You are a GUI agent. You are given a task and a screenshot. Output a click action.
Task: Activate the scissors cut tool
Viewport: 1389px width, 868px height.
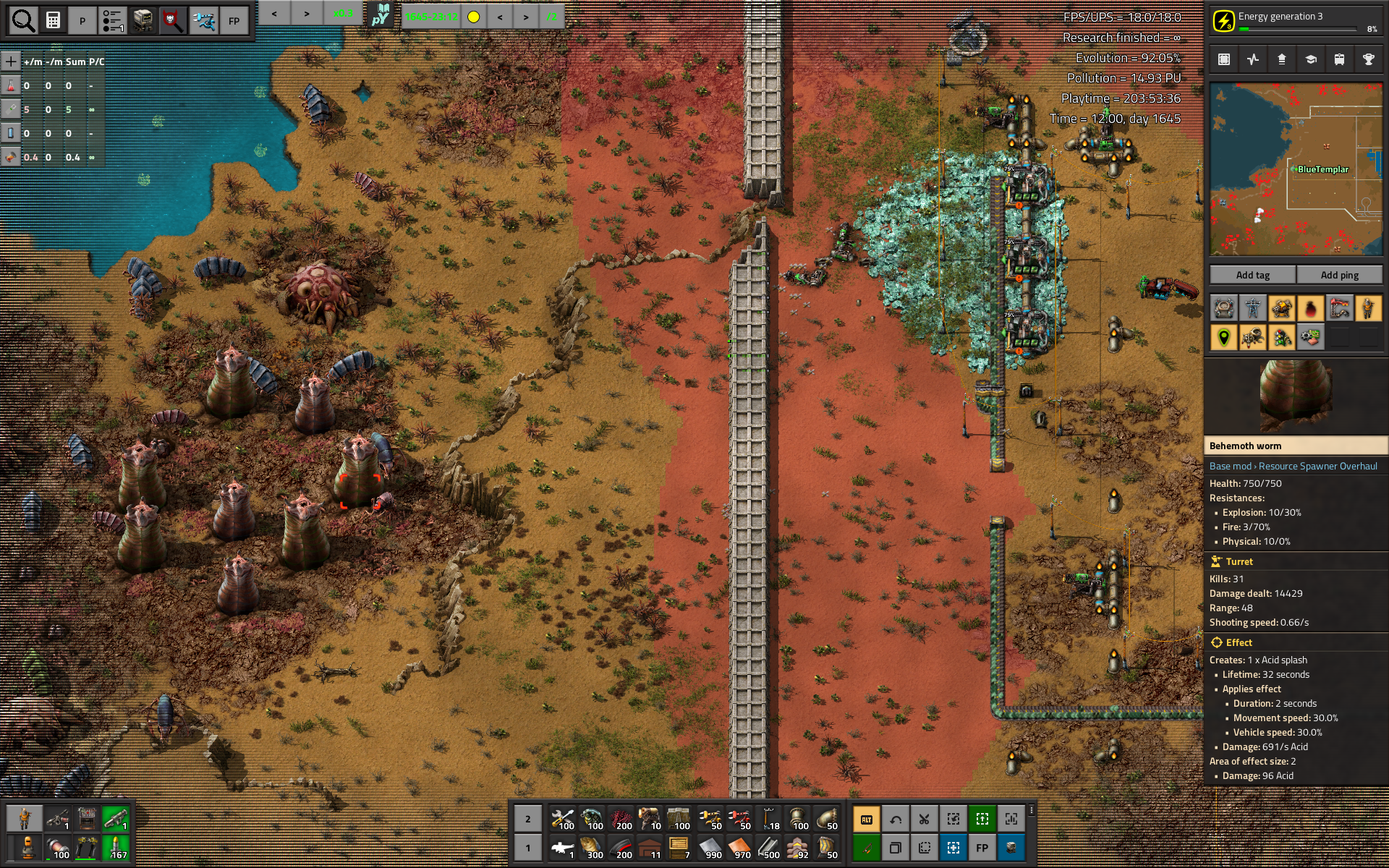coord(924,820)
